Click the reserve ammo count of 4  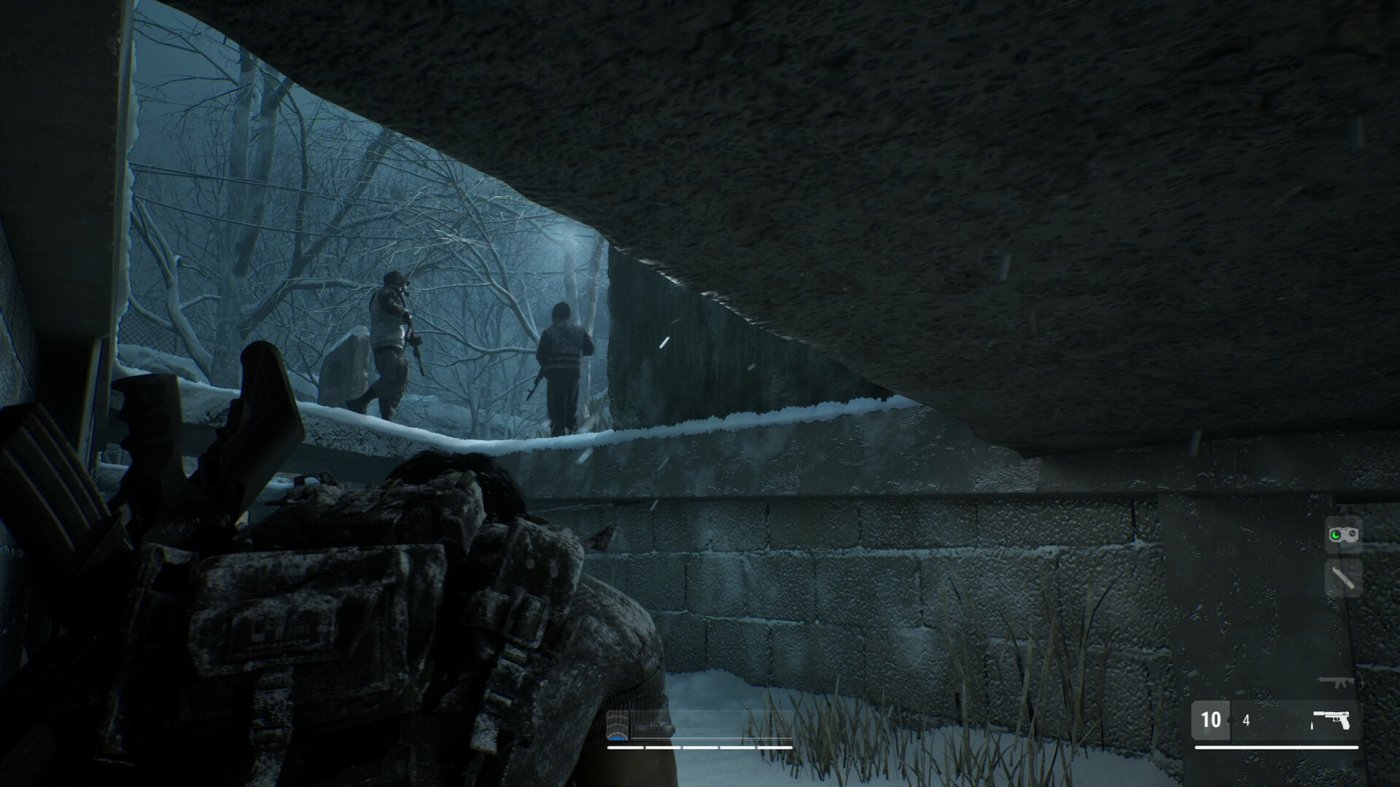coord(1245,719)
